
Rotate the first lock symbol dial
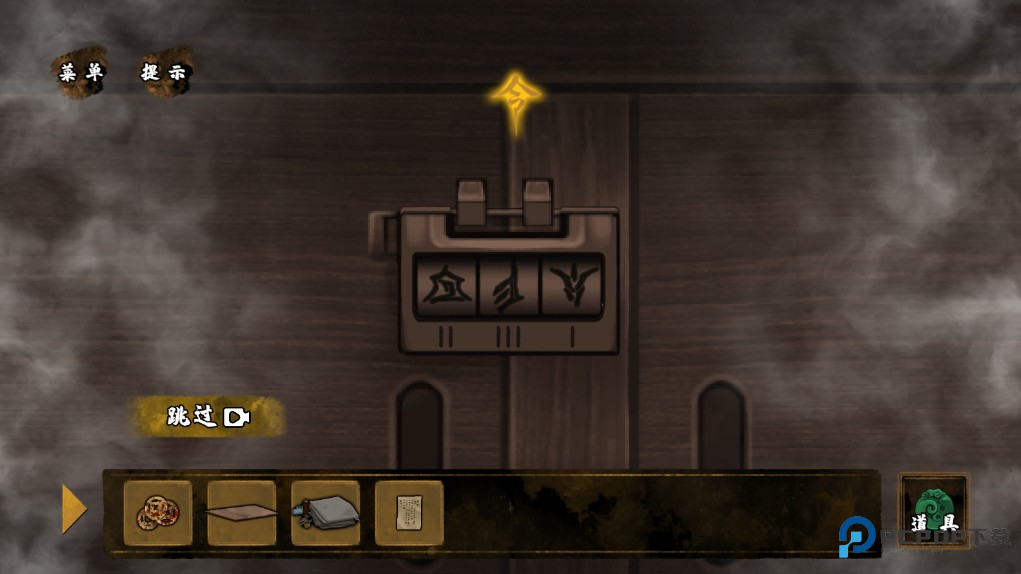tap(445, 287)
